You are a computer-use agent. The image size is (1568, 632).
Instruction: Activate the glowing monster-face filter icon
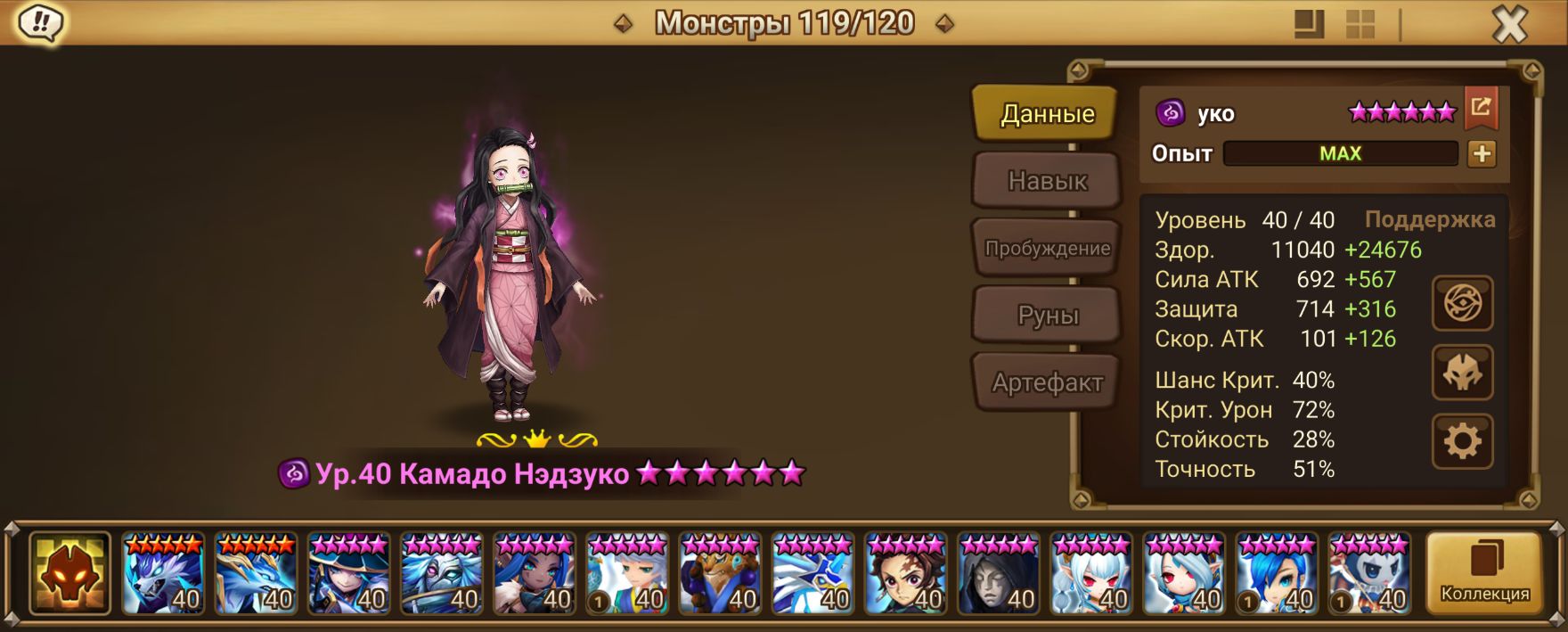tap(69, 573)
